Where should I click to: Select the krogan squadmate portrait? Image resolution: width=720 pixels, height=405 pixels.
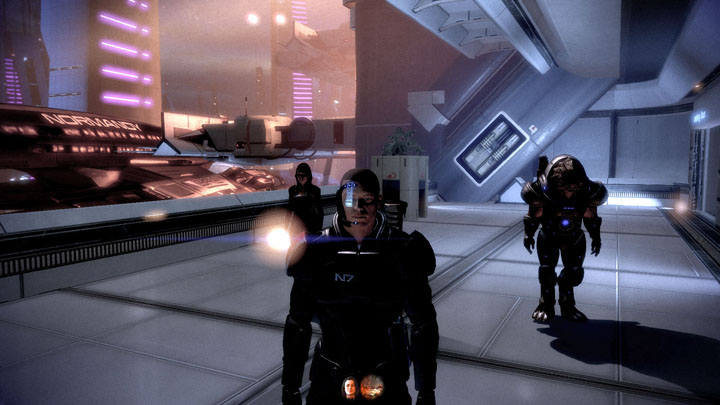pyautogui.click(x=372, y=386)
